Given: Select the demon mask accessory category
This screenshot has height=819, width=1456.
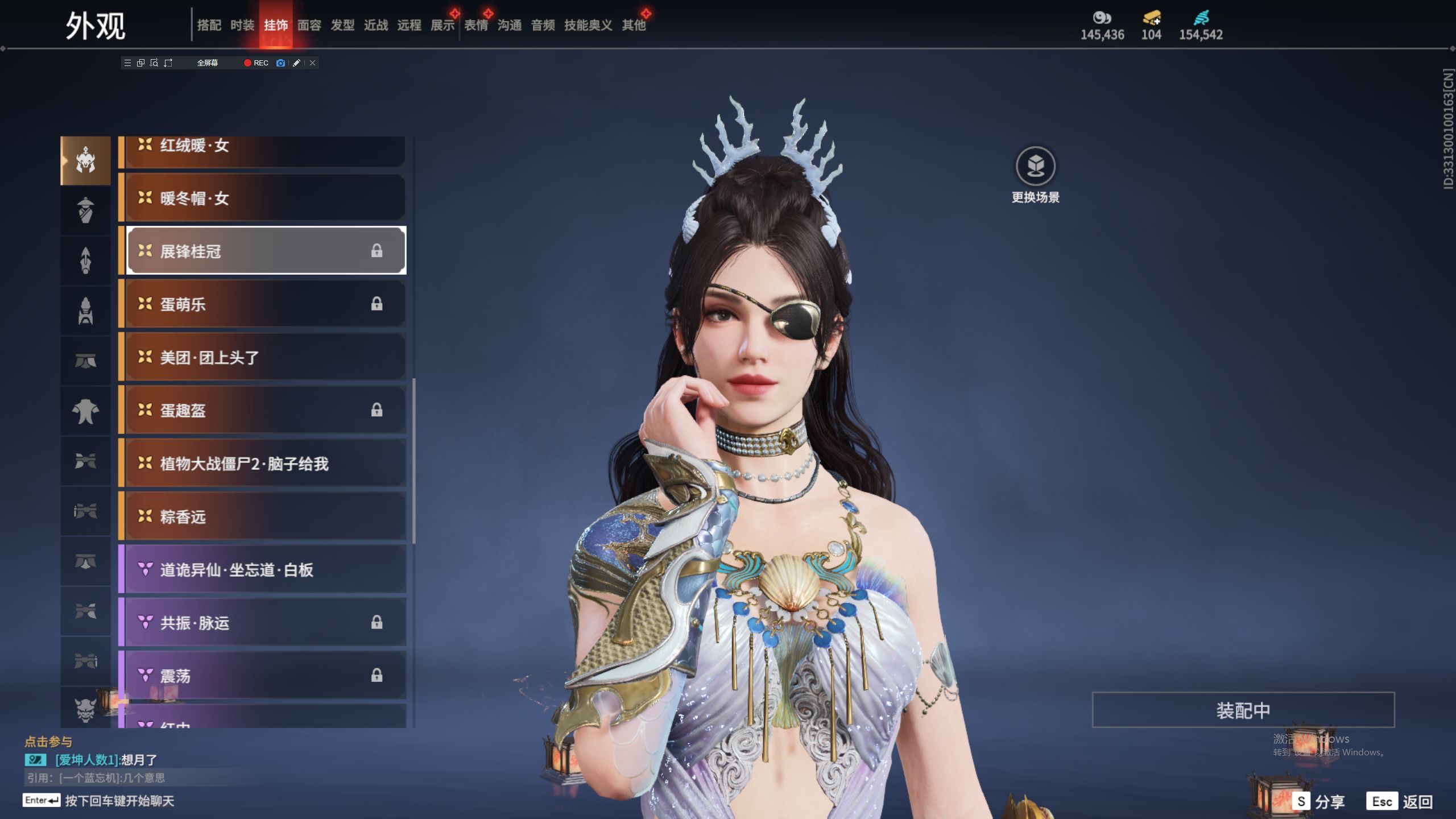Looking at the screenshot, I should (x=85, y=709).
